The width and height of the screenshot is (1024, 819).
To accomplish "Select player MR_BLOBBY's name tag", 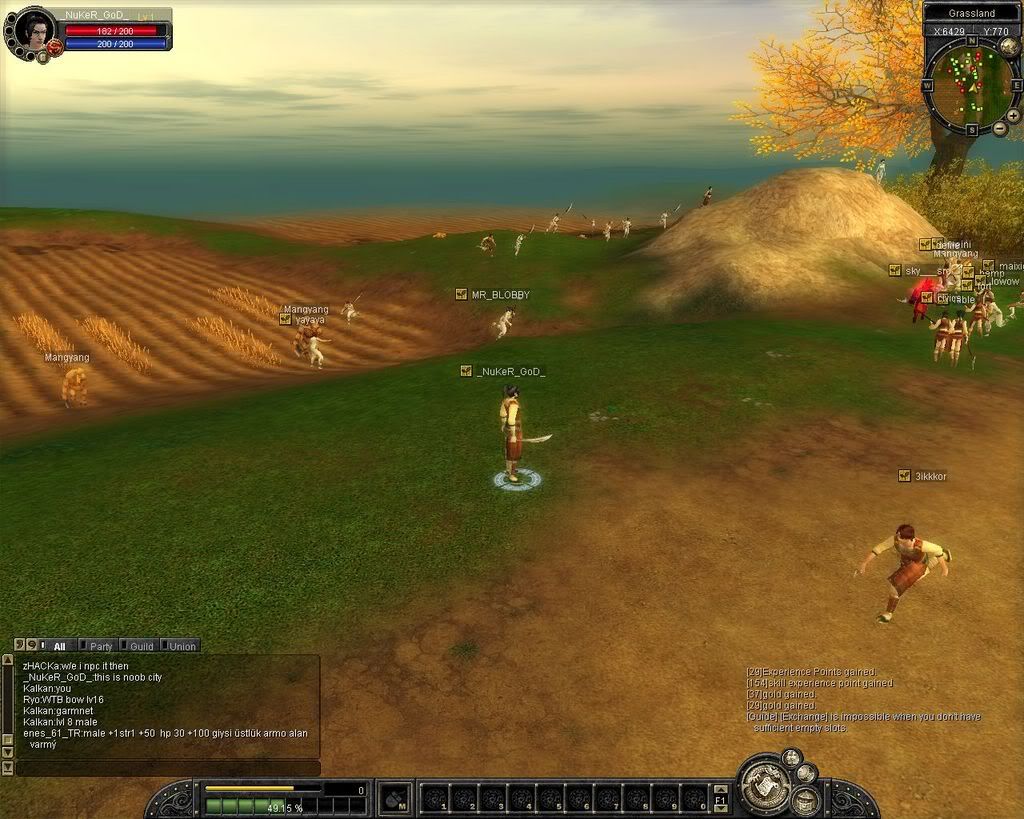I will tap(500, 295).
